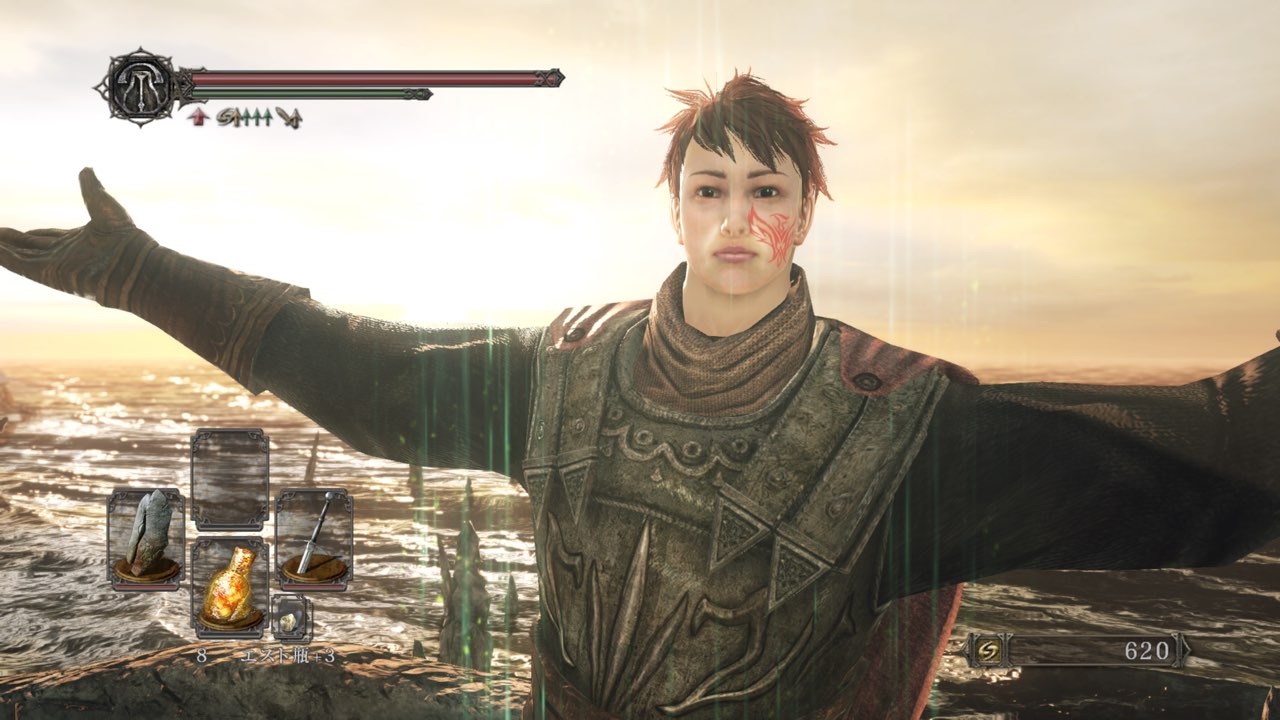Viewport: 1280px width, 720px height.
Task: Select the empty spell slot above the flask
Action: (x=230, y=479)
